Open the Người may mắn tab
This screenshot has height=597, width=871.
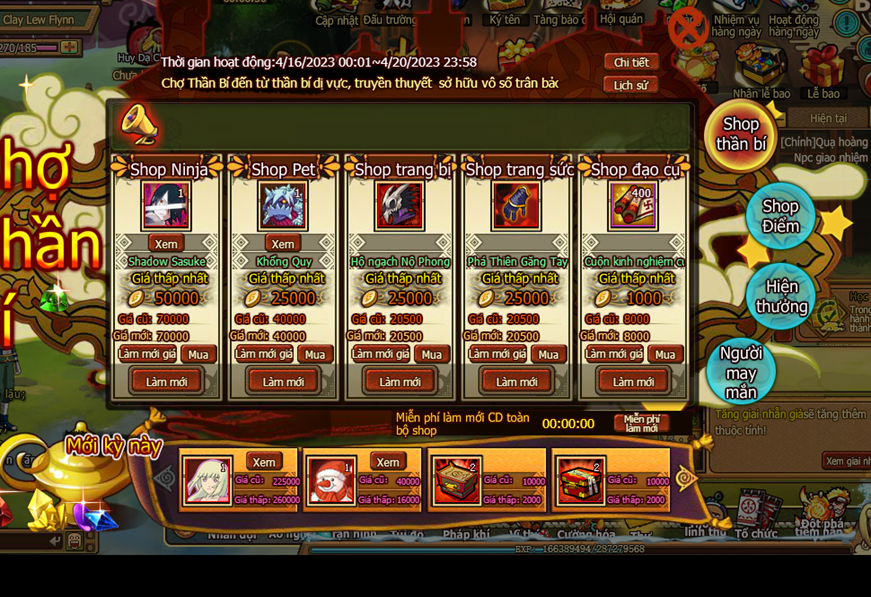[741, 372]
